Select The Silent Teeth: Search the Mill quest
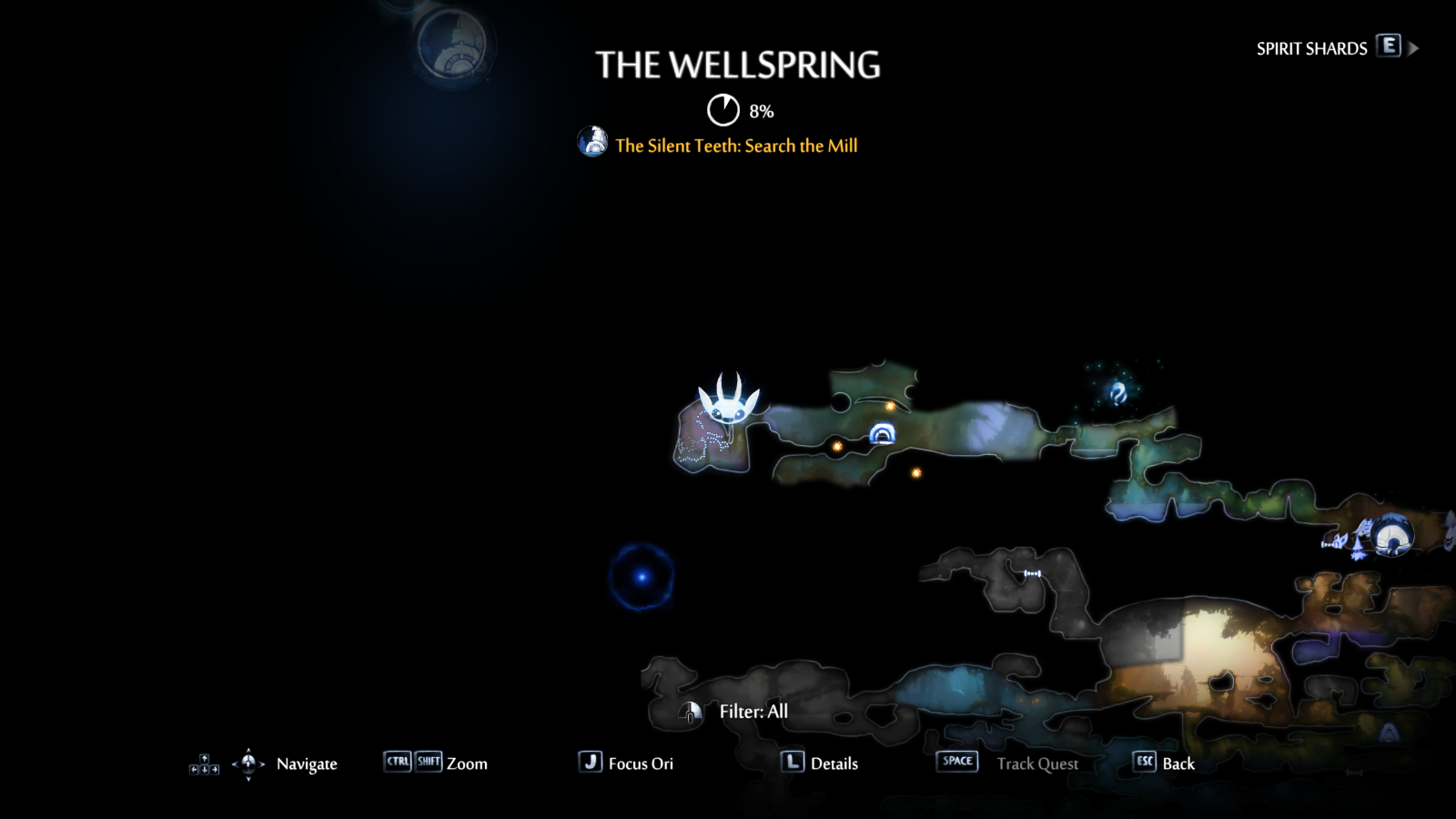1456x819 pixels. point(736,145)
